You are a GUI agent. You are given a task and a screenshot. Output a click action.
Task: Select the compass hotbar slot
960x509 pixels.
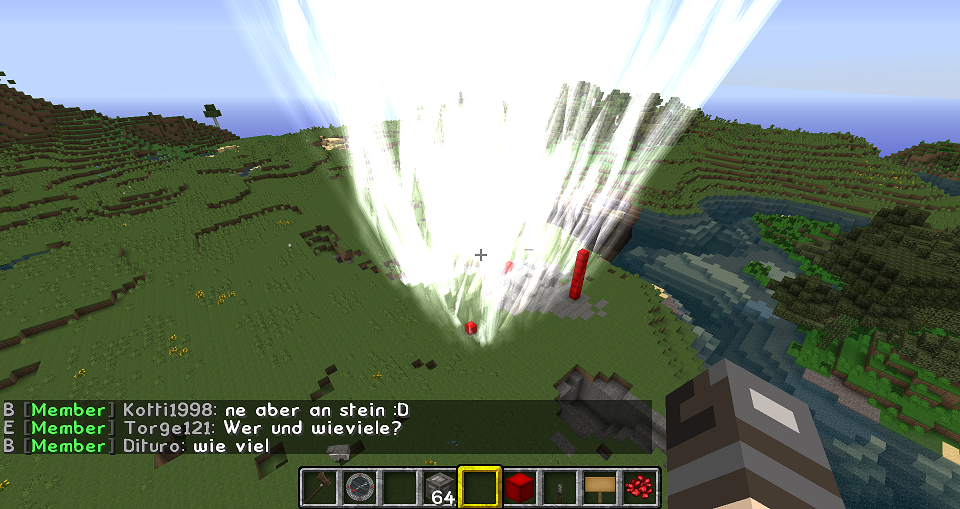[359, 488]
